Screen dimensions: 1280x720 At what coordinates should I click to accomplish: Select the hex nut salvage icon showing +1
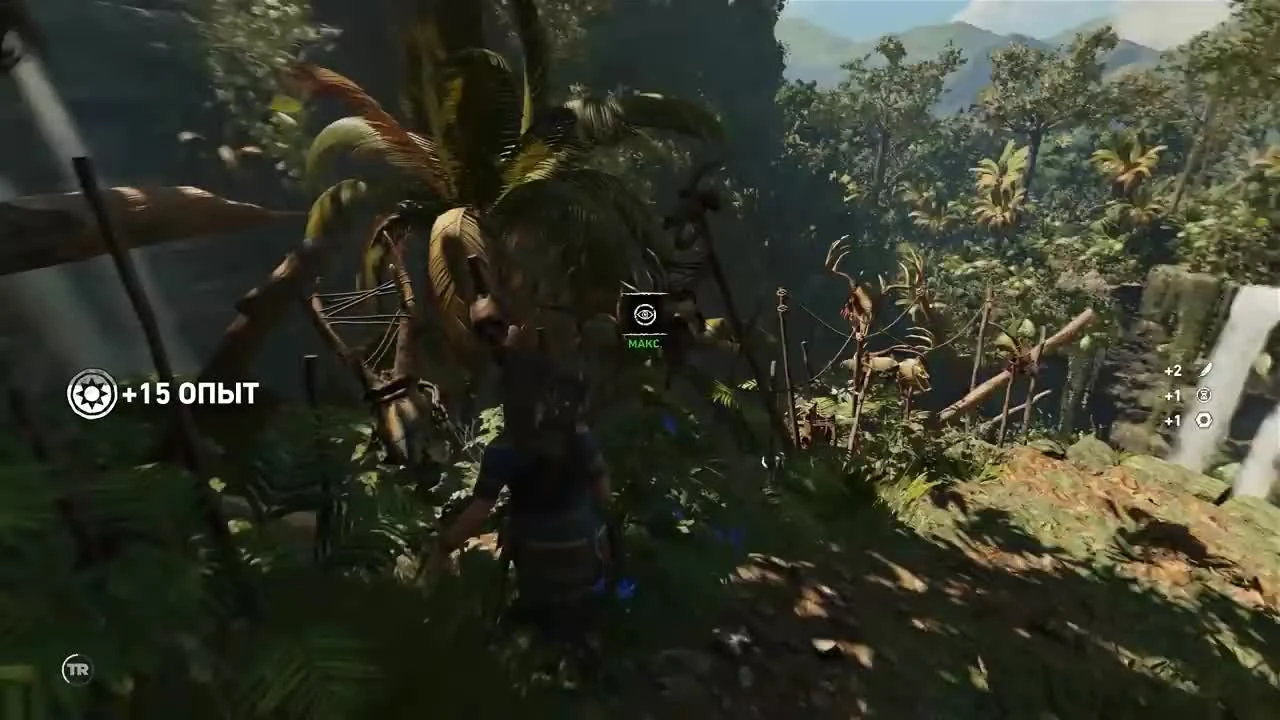(x=1204, y=420)
